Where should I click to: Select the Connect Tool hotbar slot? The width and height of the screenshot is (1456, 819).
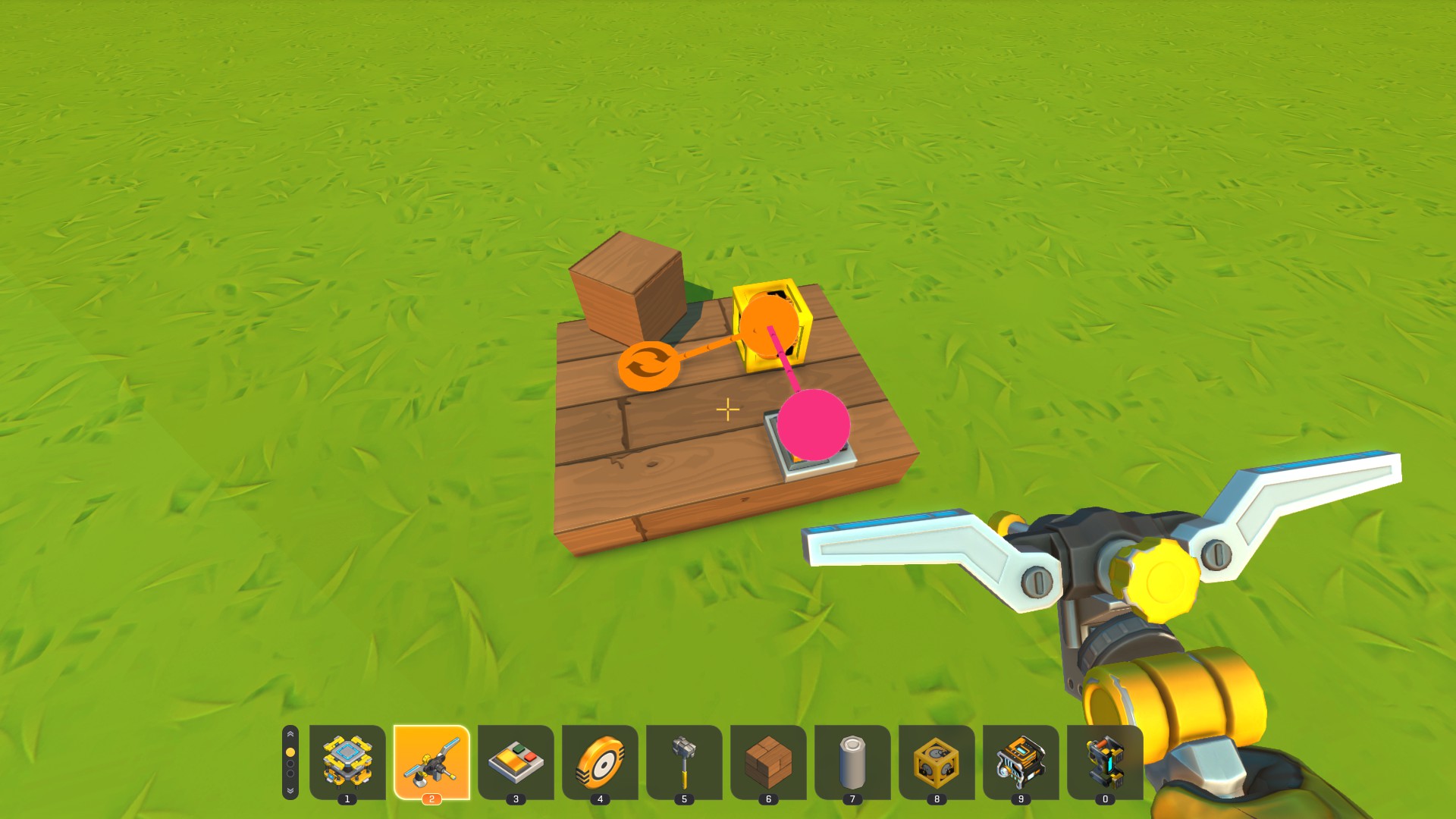coord(431,761)
